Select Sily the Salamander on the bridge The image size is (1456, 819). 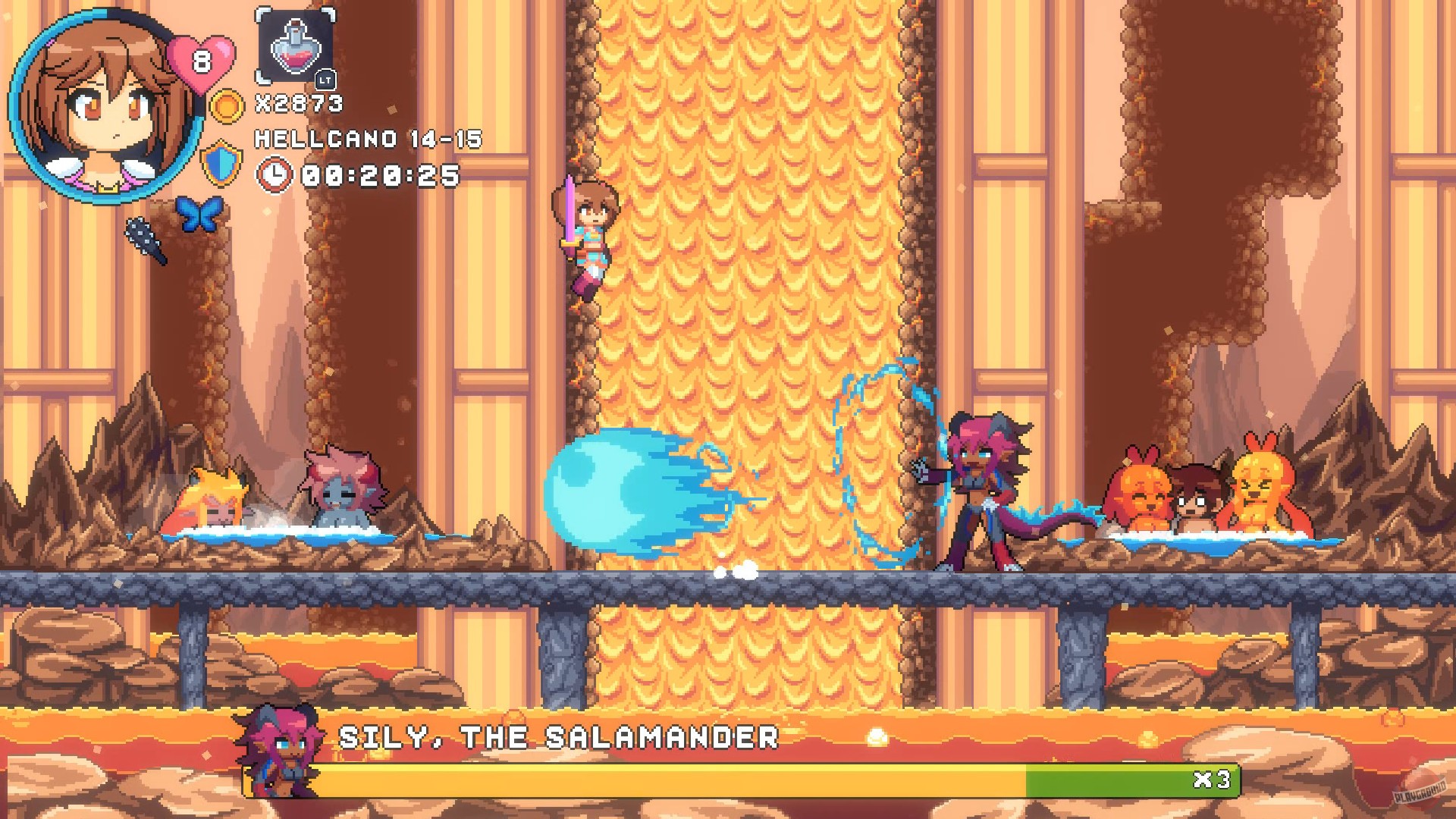point(978,485)
